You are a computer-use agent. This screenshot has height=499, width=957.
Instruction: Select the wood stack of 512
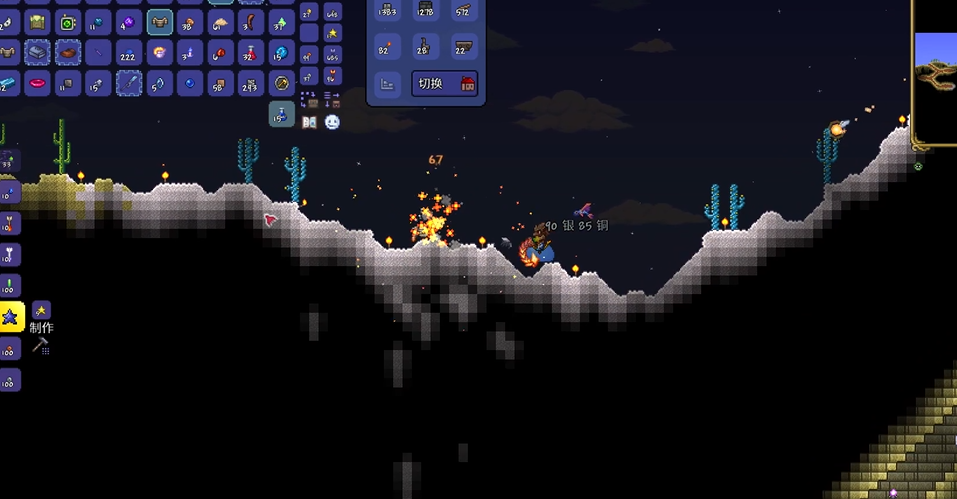click(x=462, y=10)
